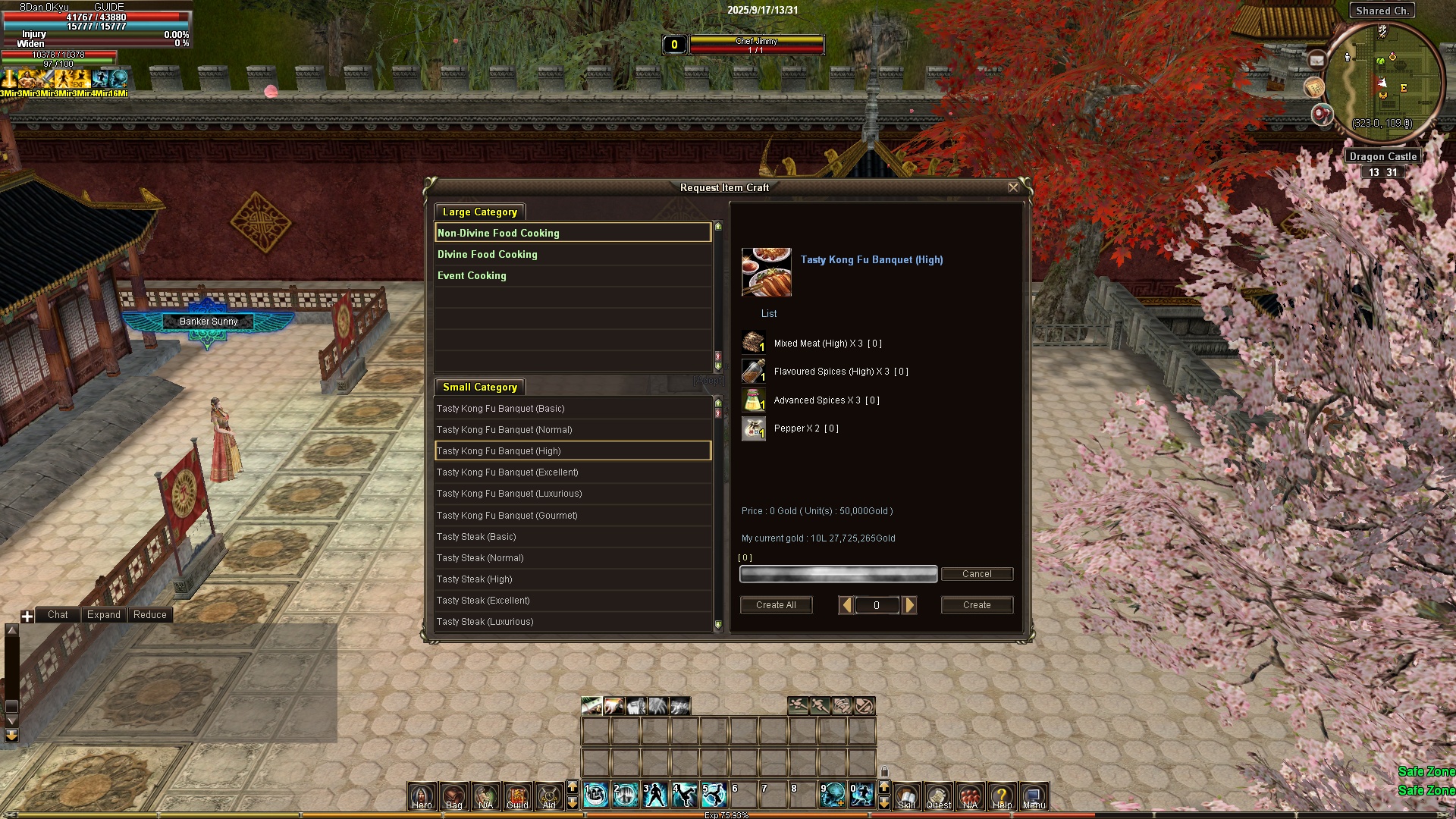Choose Tasty Kong Fu Banquet (Gourmet)
The image size is (1456, 819).
pyautogui.click(x=507, y=516)
